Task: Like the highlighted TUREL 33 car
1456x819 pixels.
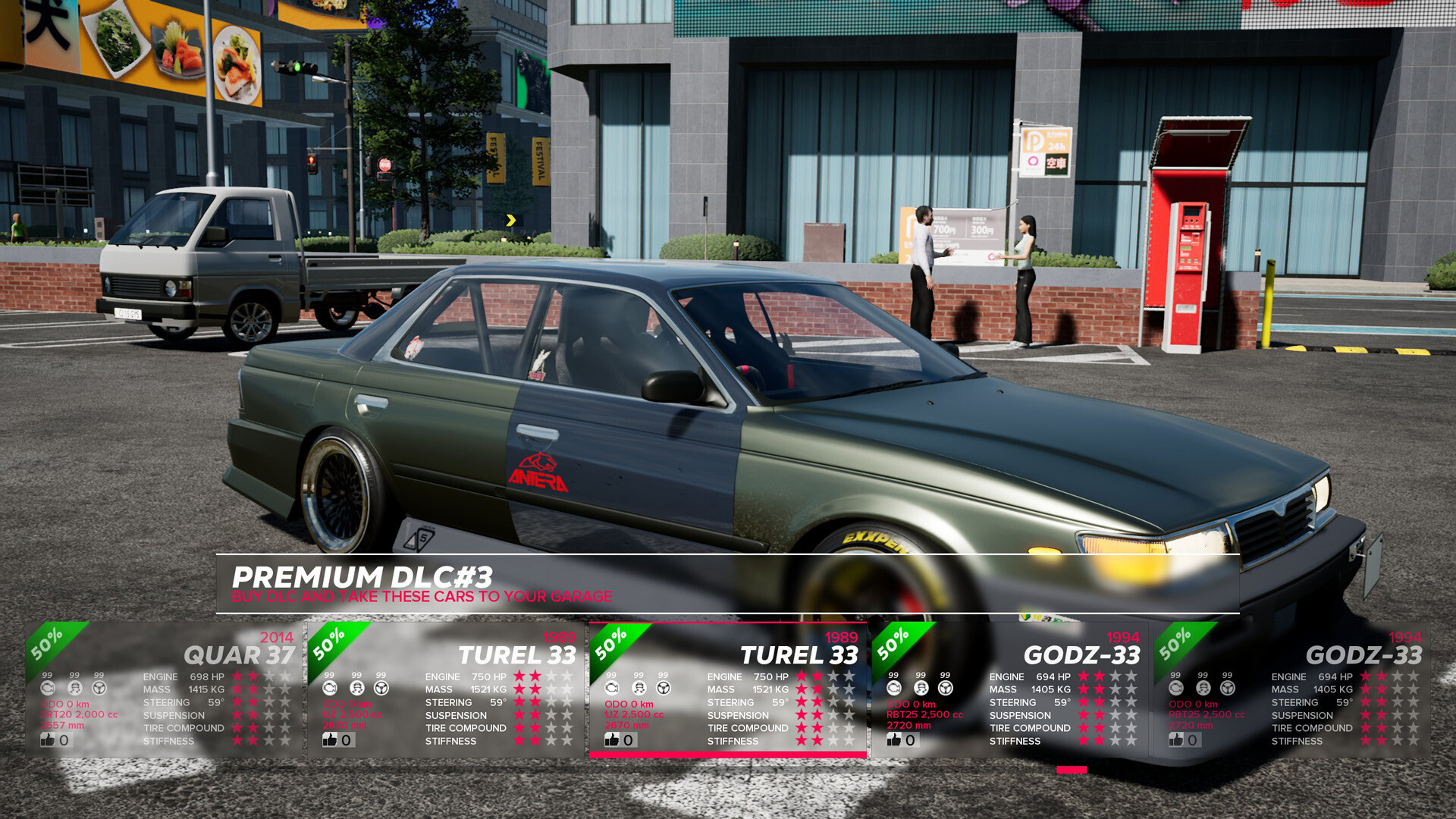Action: click(x=613, y=739)
